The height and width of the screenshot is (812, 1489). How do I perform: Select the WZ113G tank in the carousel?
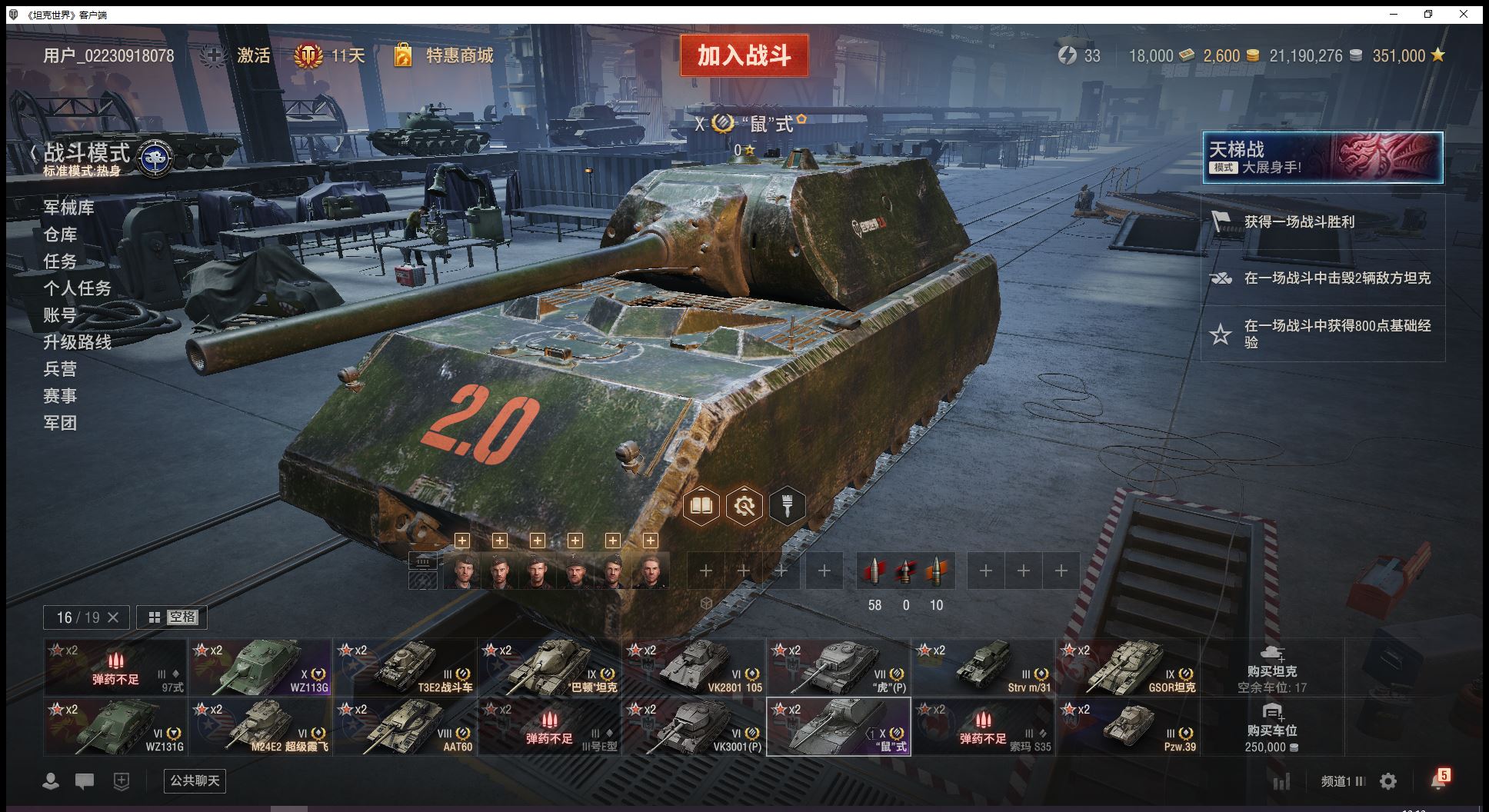[x=260, y=667]
